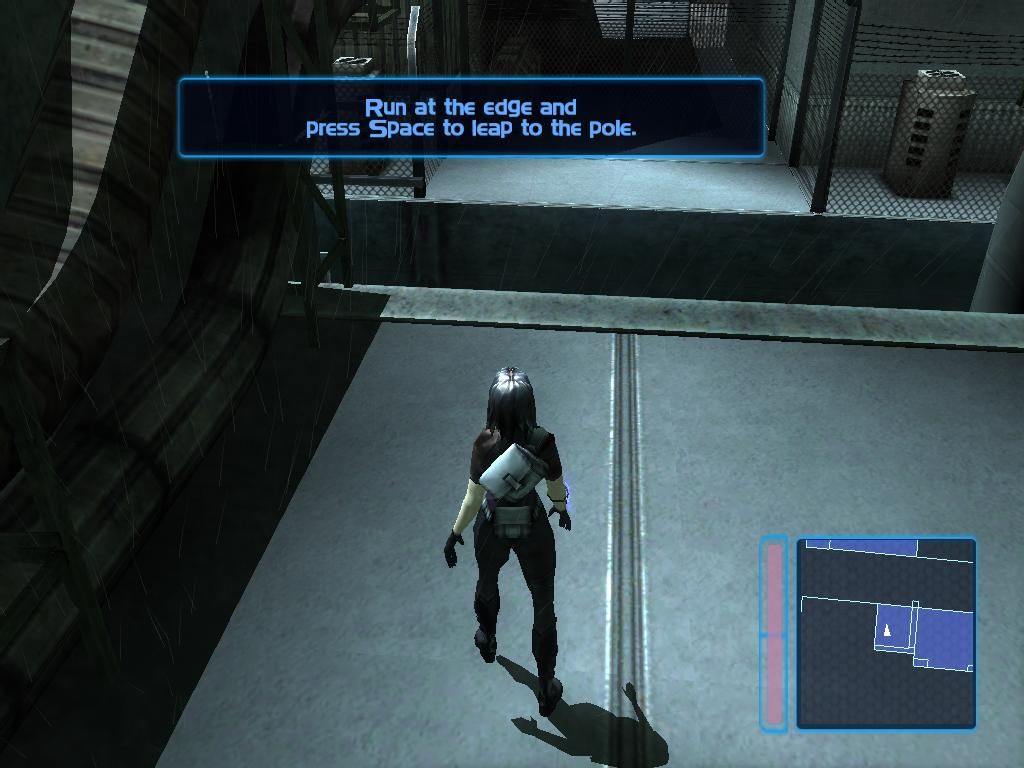This screenshot has width=1024, height=768.
Task: Select the white player marker on the minimap
Action: pyautogui.click(x=887, y=629)
